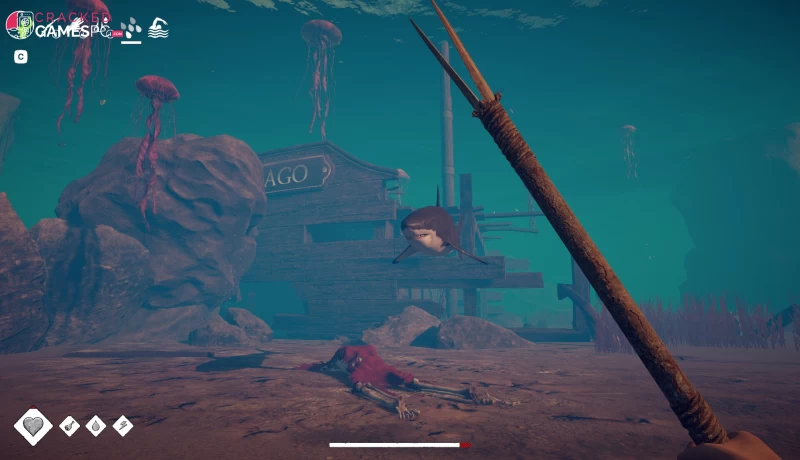The image size is (800, 460).
Task: Click the heart health status icon
Action: [33, 426]
